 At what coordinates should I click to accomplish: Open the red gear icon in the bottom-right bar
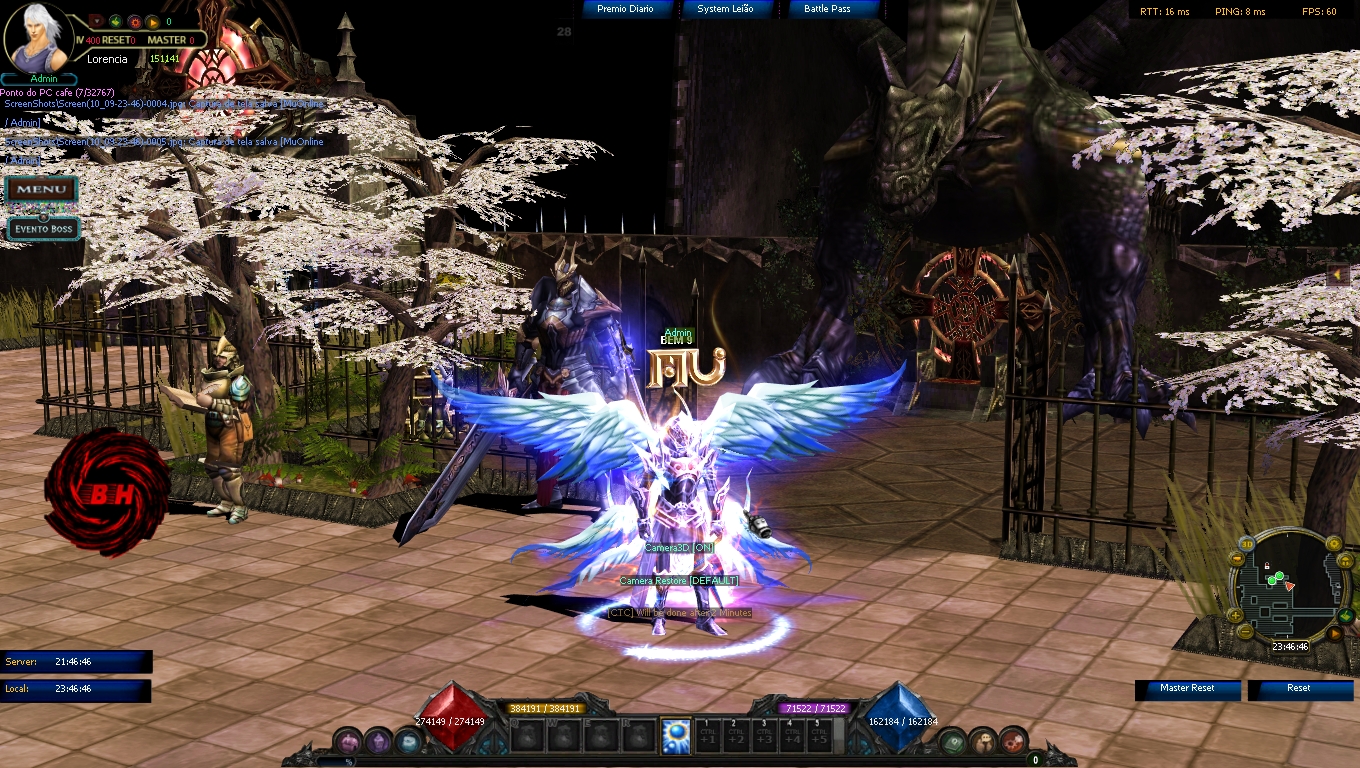click(1012, 742)
